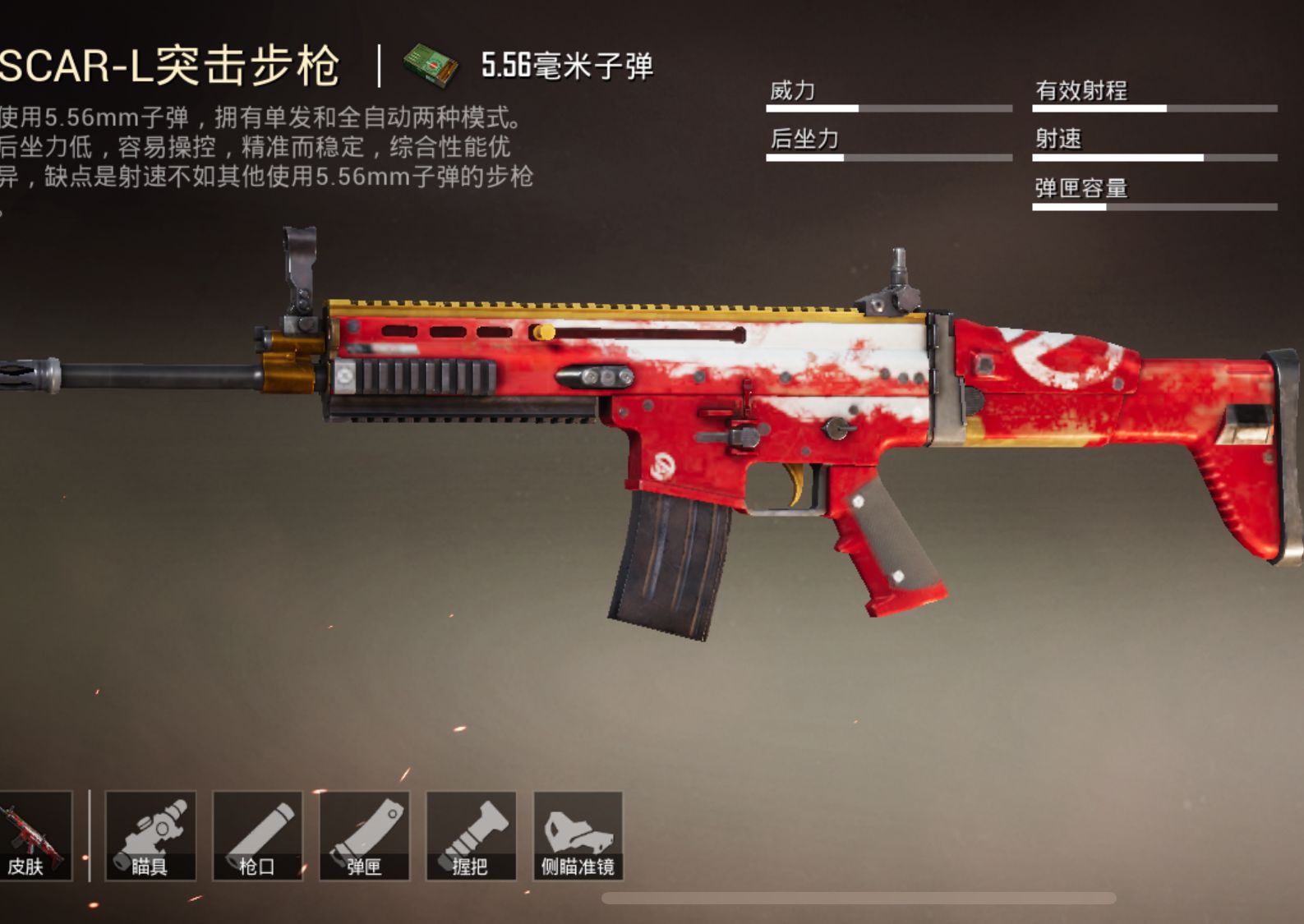Screen dimensions: 1304x924
Task: Expand the 侧瞄准镜 attachment options
Action: pos(578,836)
